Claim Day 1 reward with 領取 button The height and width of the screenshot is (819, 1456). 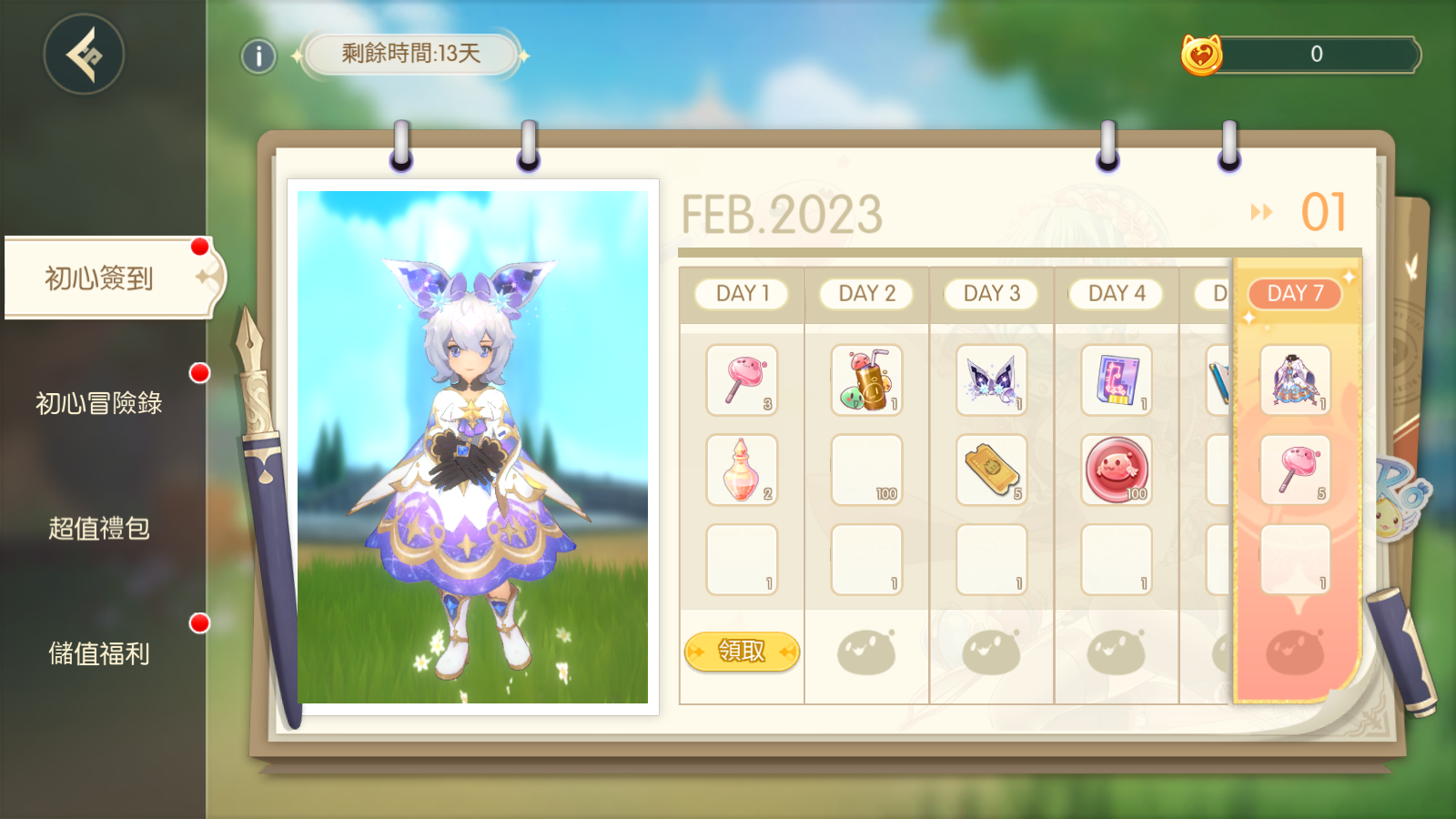coord(742,652)
